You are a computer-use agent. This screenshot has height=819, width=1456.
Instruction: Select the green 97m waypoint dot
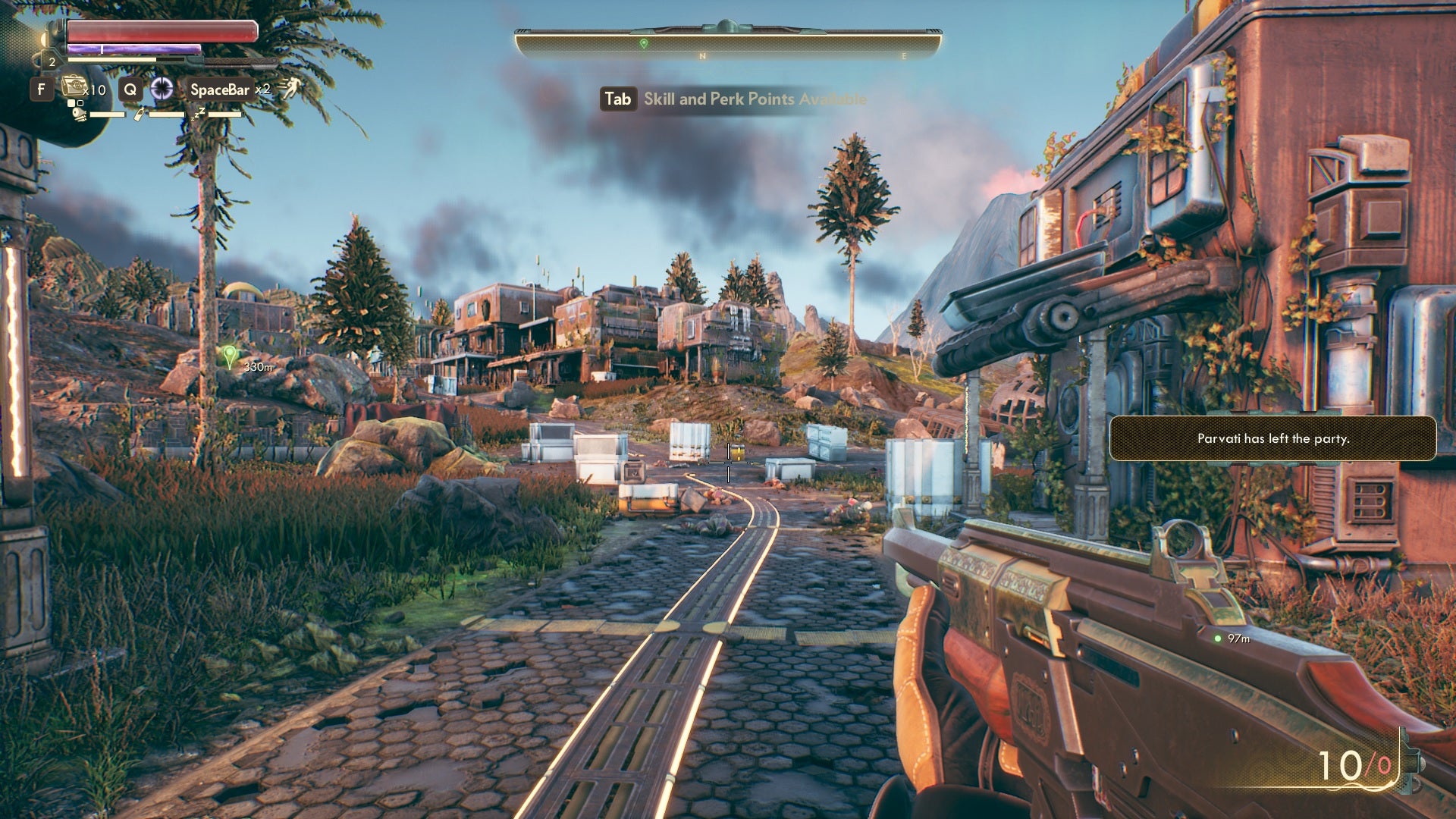(x=1218, y=639)
